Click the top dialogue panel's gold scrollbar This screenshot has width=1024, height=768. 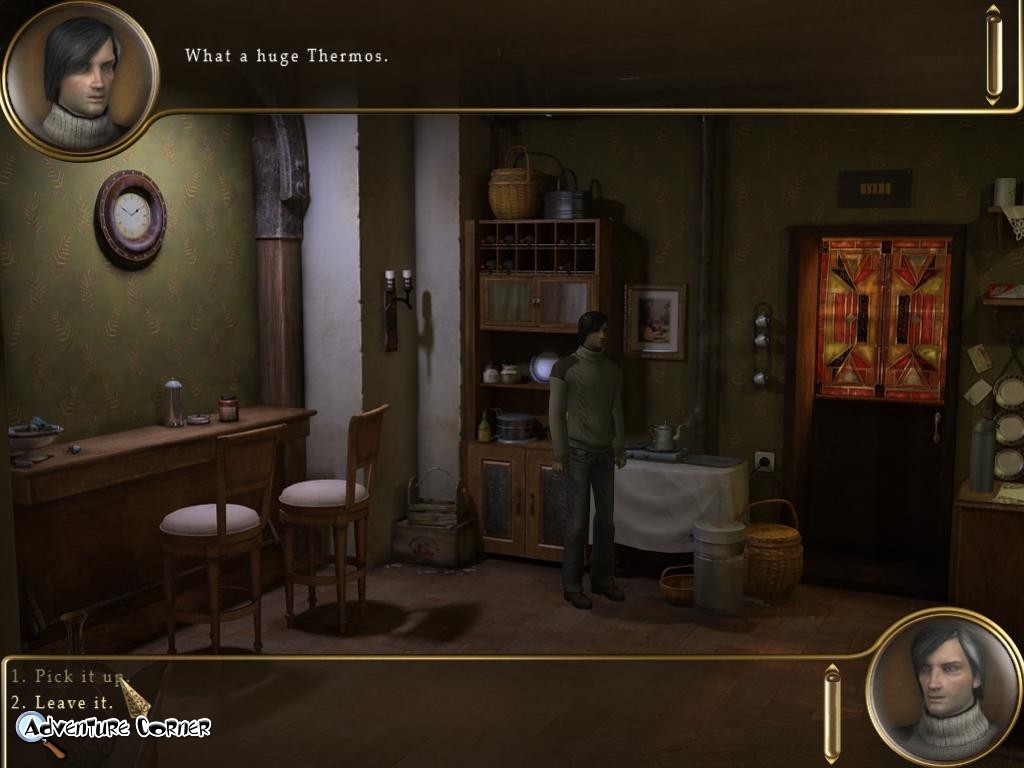click(993, 55)
